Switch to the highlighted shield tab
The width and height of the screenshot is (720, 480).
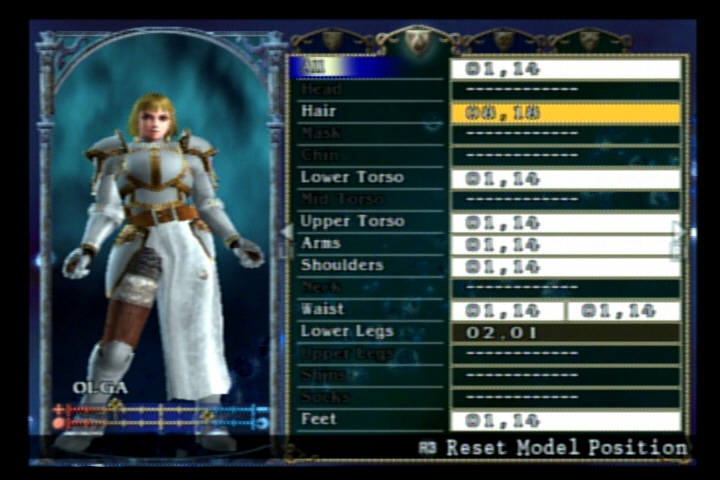point(417,41)
